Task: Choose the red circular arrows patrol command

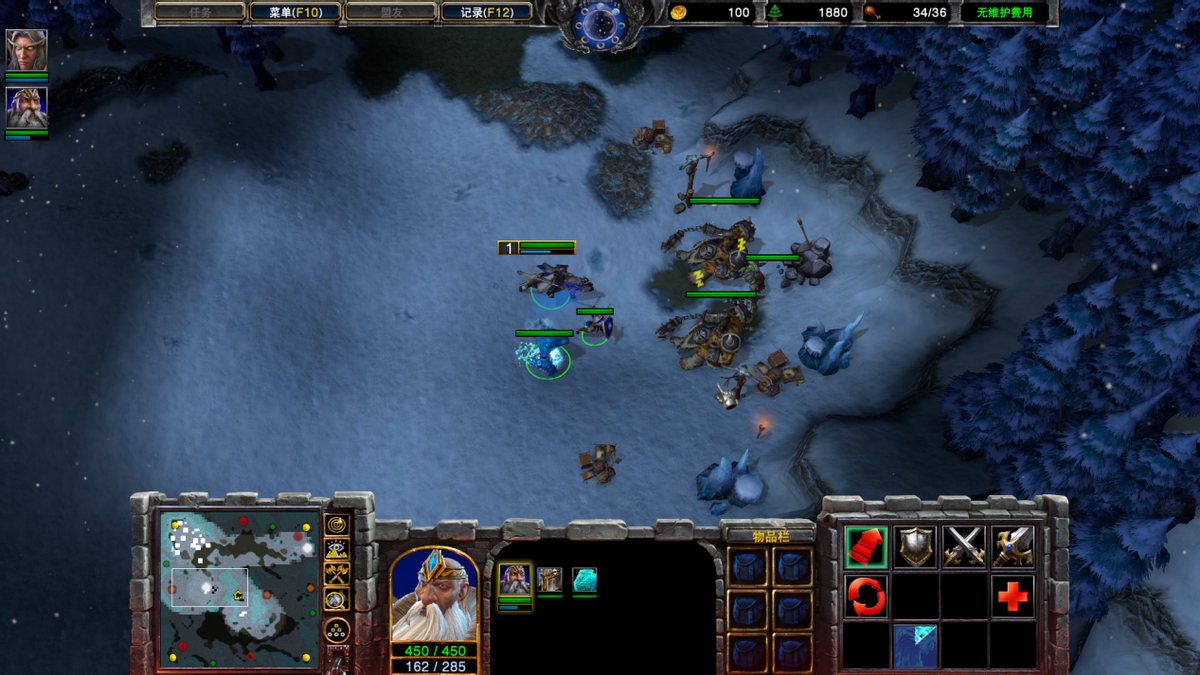Action: pyautogui.click(x=866, y=597)
